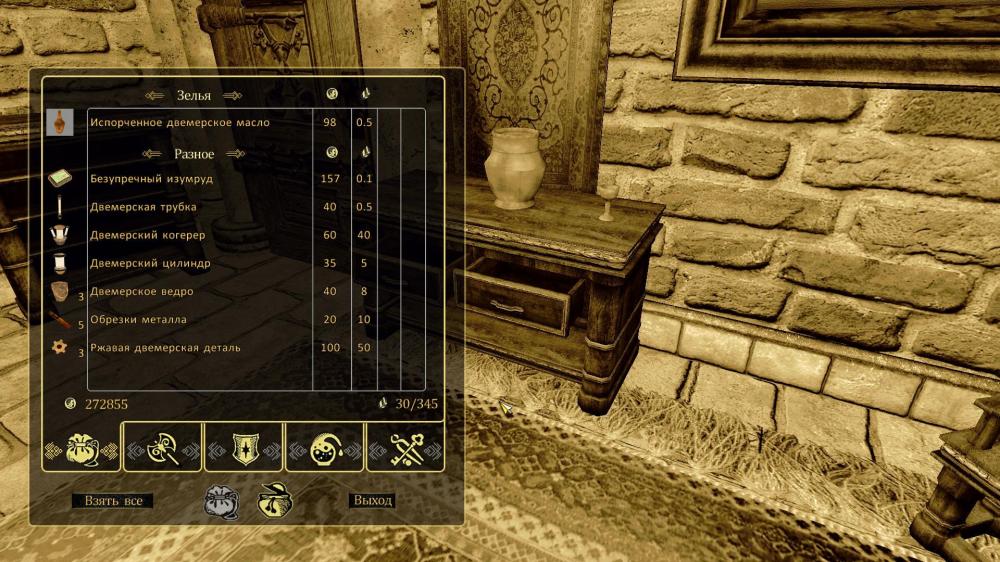
Task: Show the potions flask tab
Action: pos(326,448)
